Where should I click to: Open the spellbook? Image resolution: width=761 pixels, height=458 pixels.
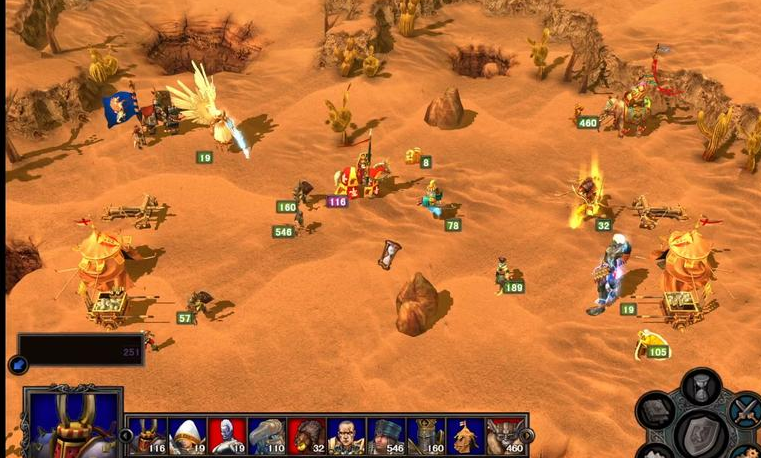click(657, 411)
